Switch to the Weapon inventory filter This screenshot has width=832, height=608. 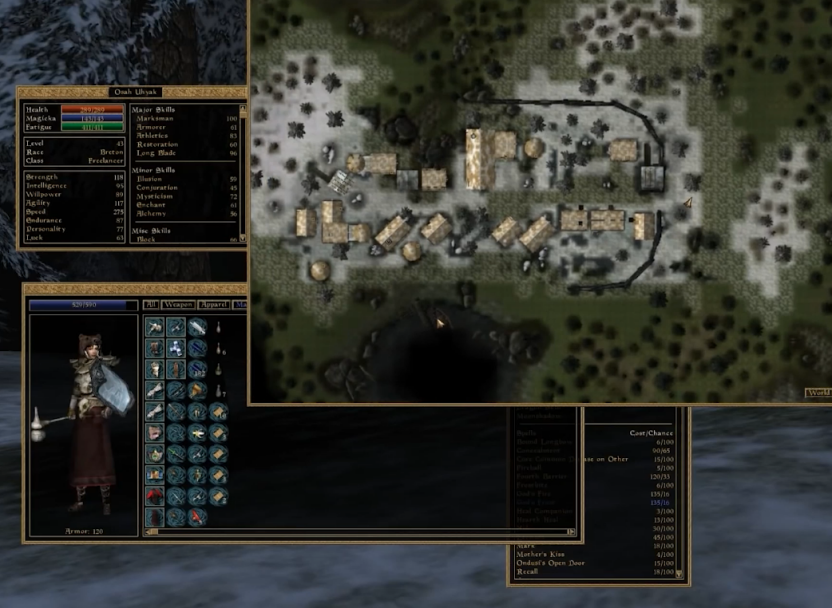click(176, 305)
